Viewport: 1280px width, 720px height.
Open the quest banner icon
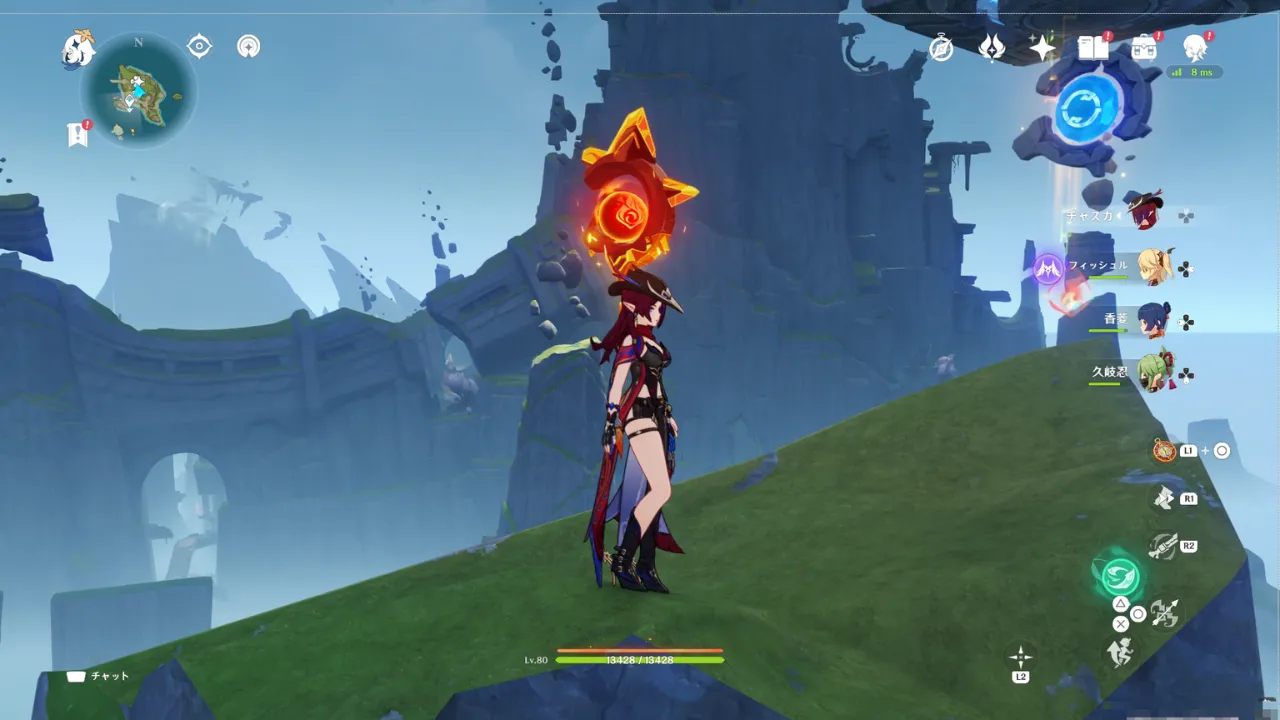point(78,134)
